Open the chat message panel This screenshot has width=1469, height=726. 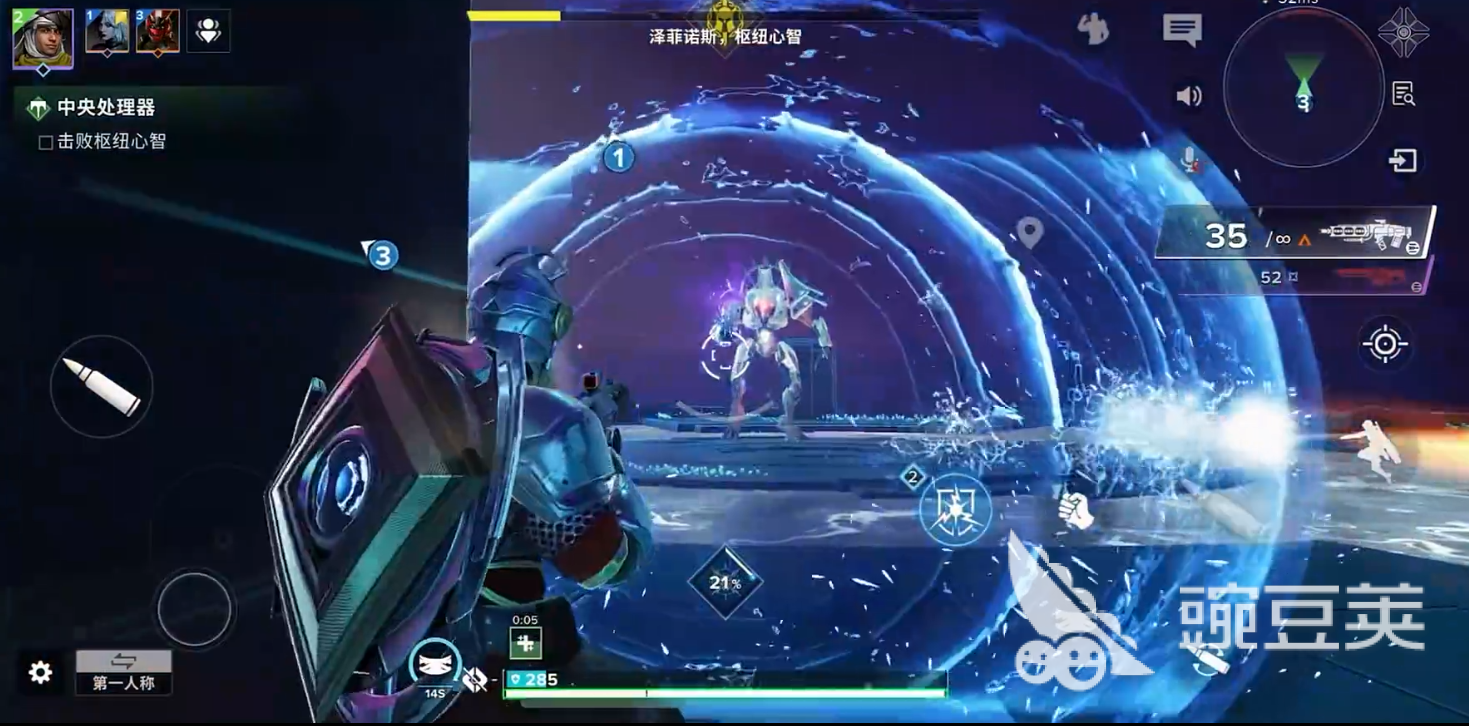pyautogui.click(x=1183, y=30)
